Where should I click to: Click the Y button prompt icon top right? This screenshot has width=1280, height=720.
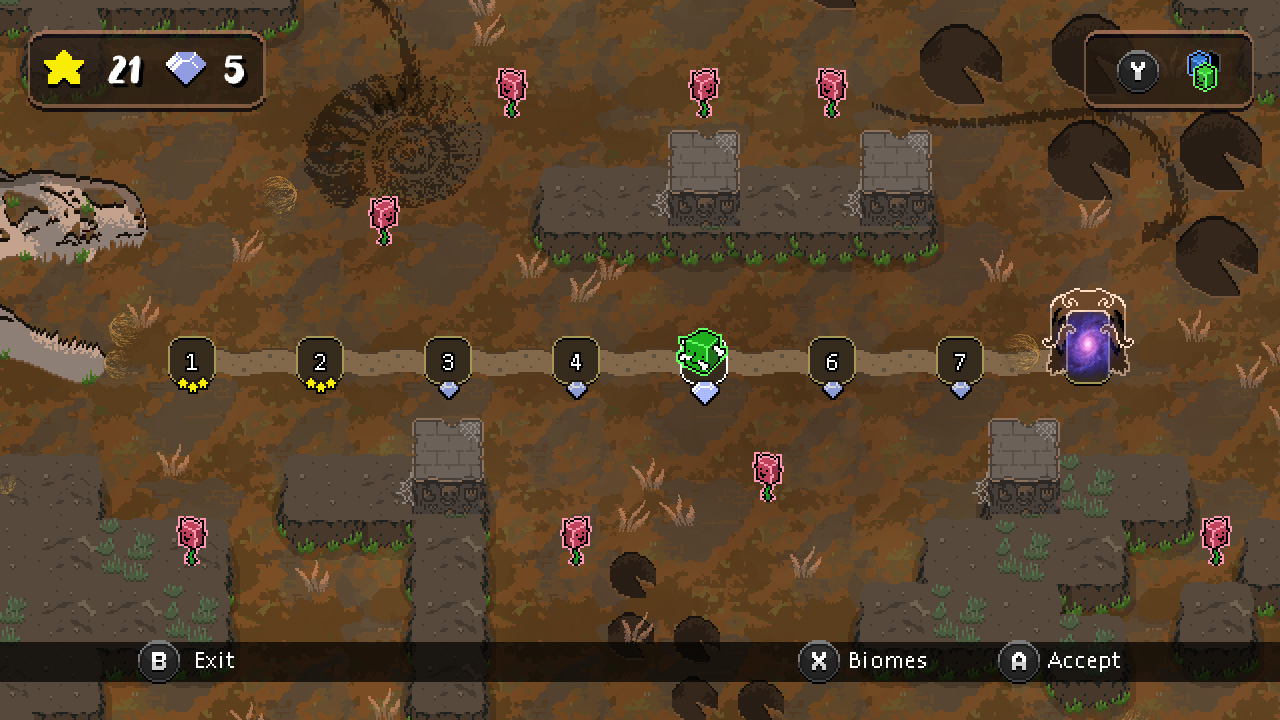coord(1138,71)
